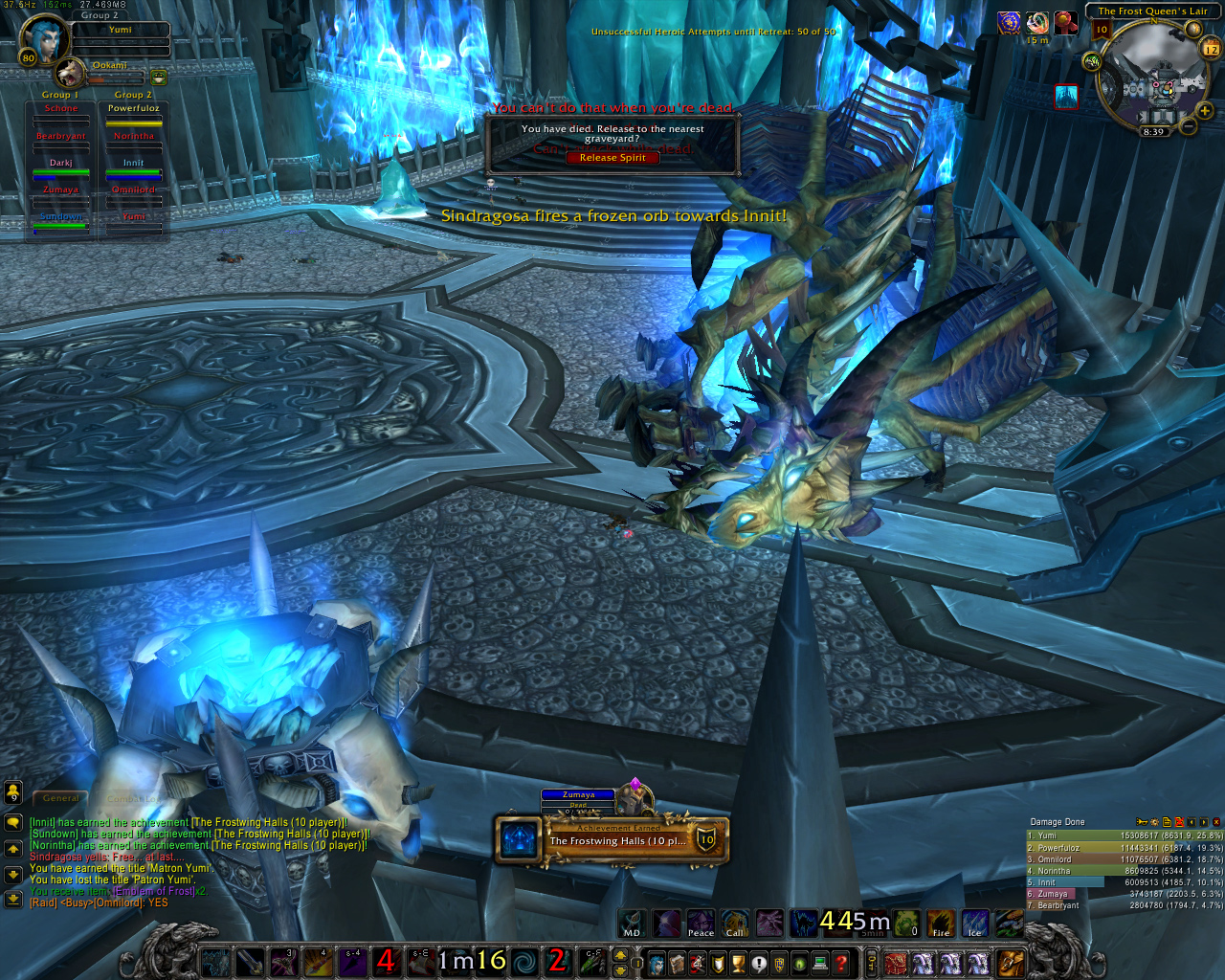Activate the pet ability labeled Call
The width and height of the screenshot is (1225, 980).
pos(735,924)
